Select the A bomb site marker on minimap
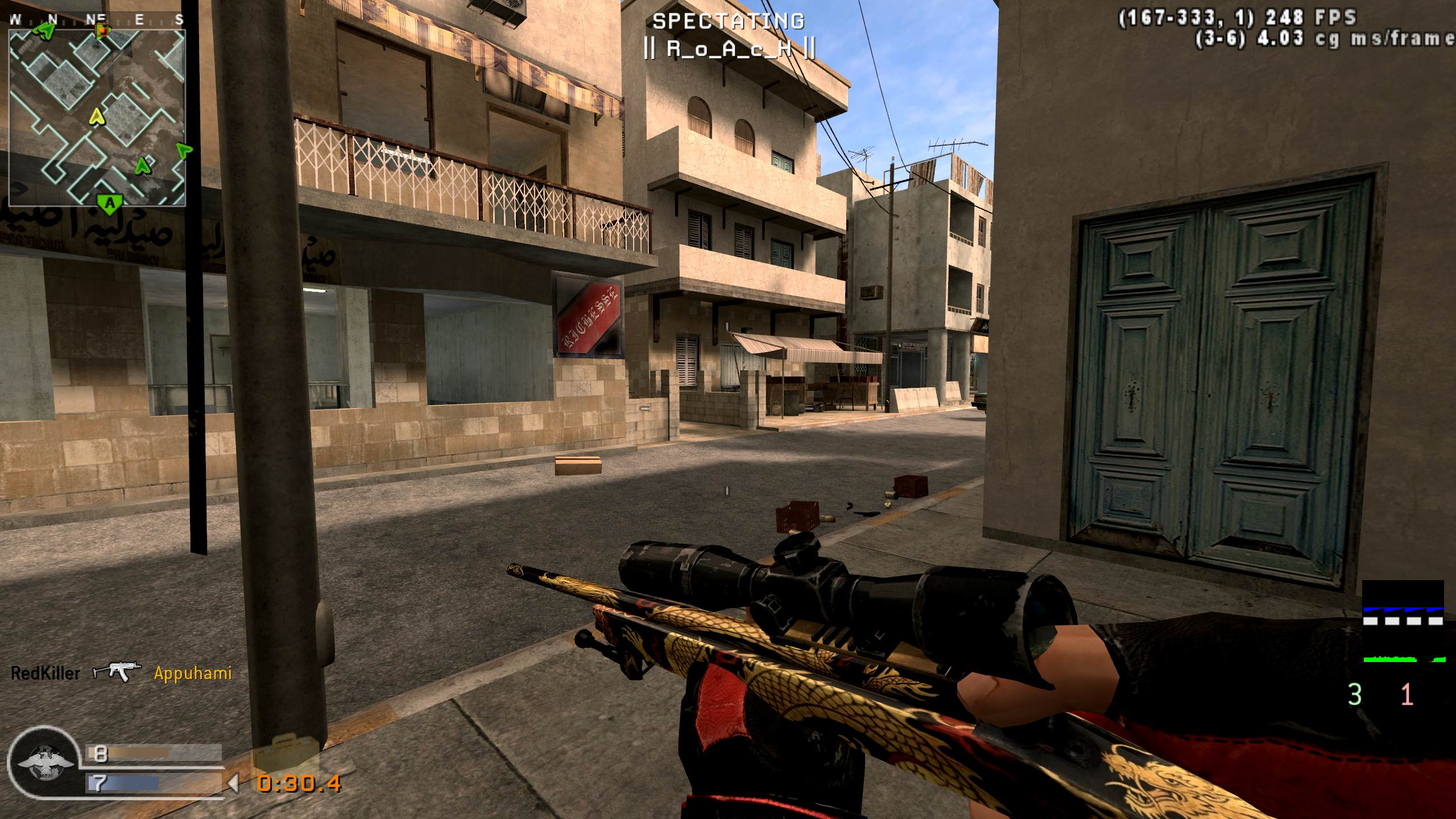Image resolution: width=1456 pixels, height=819 pixels. tap(110, 203)
